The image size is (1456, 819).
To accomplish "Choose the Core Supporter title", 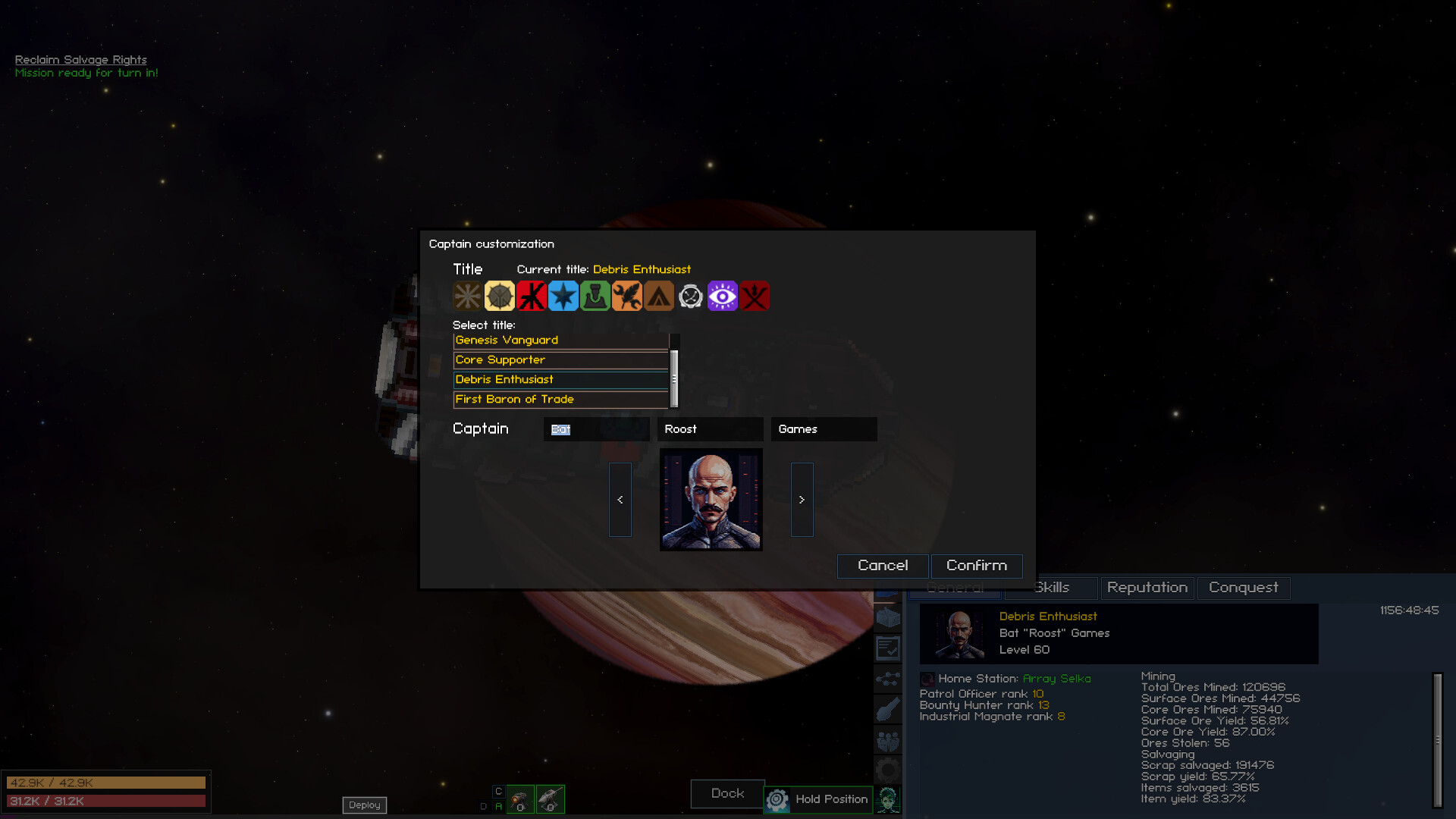I will tap(560, 360).
